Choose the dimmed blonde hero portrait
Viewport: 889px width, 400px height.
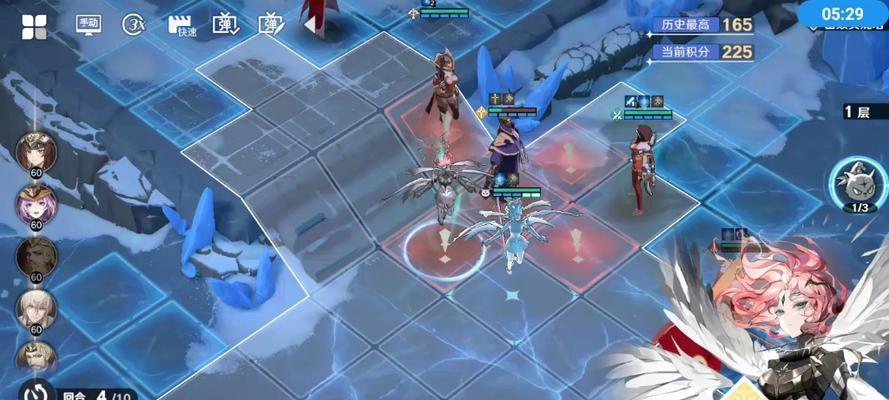(x=36, y=256)
